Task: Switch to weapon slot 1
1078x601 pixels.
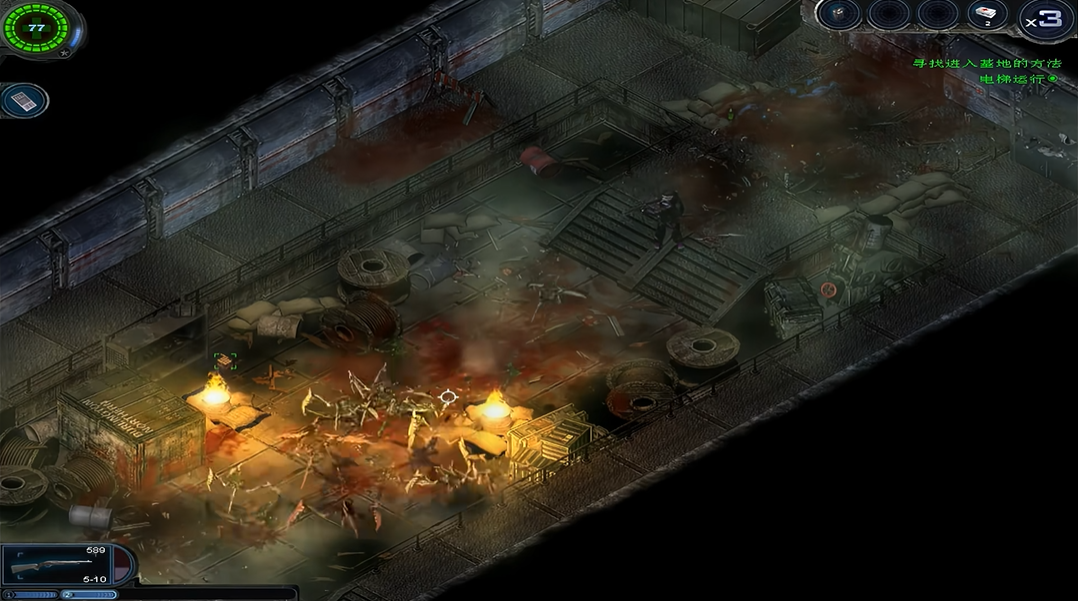Action: click(x=32, y=595)
